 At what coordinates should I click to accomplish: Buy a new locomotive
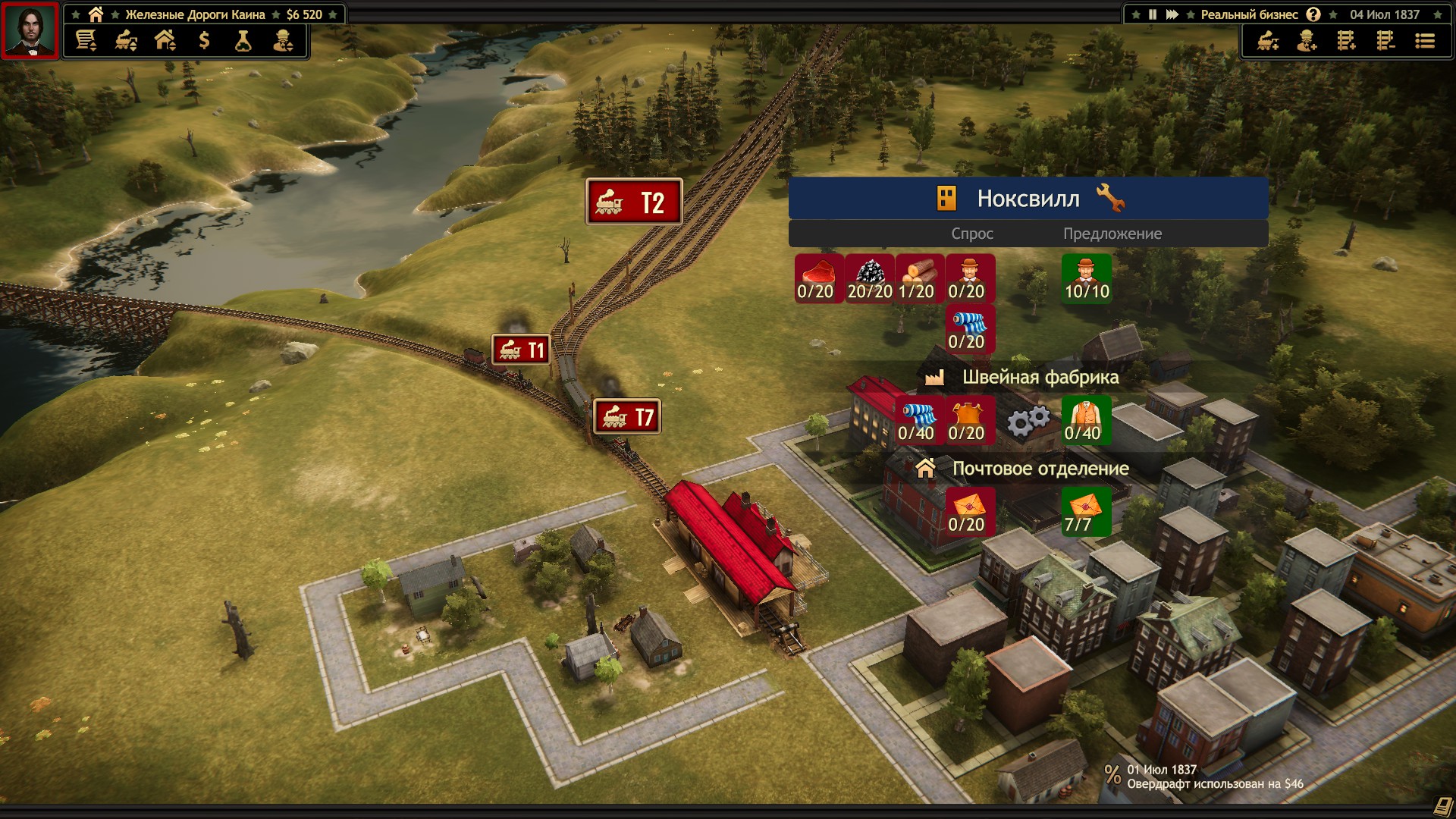1268,41
